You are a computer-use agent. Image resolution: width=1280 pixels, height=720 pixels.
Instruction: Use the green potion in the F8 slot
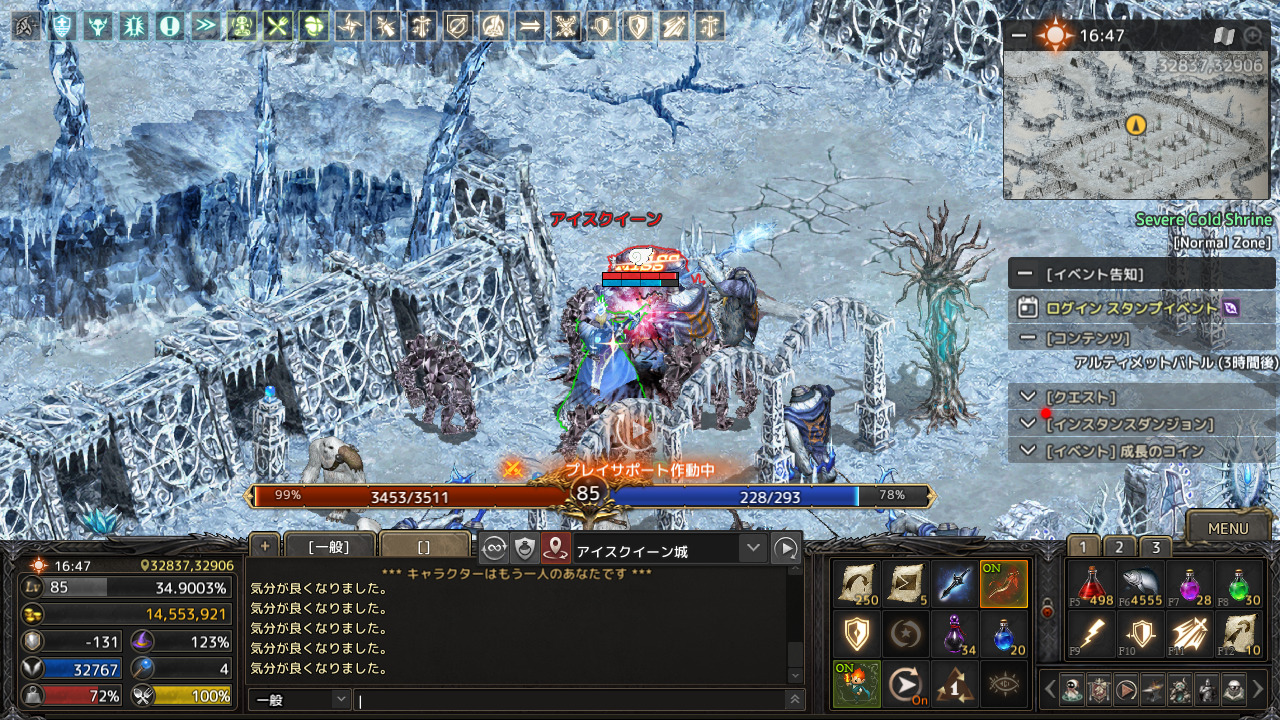pyautogui.click(x=1240, y=585)
